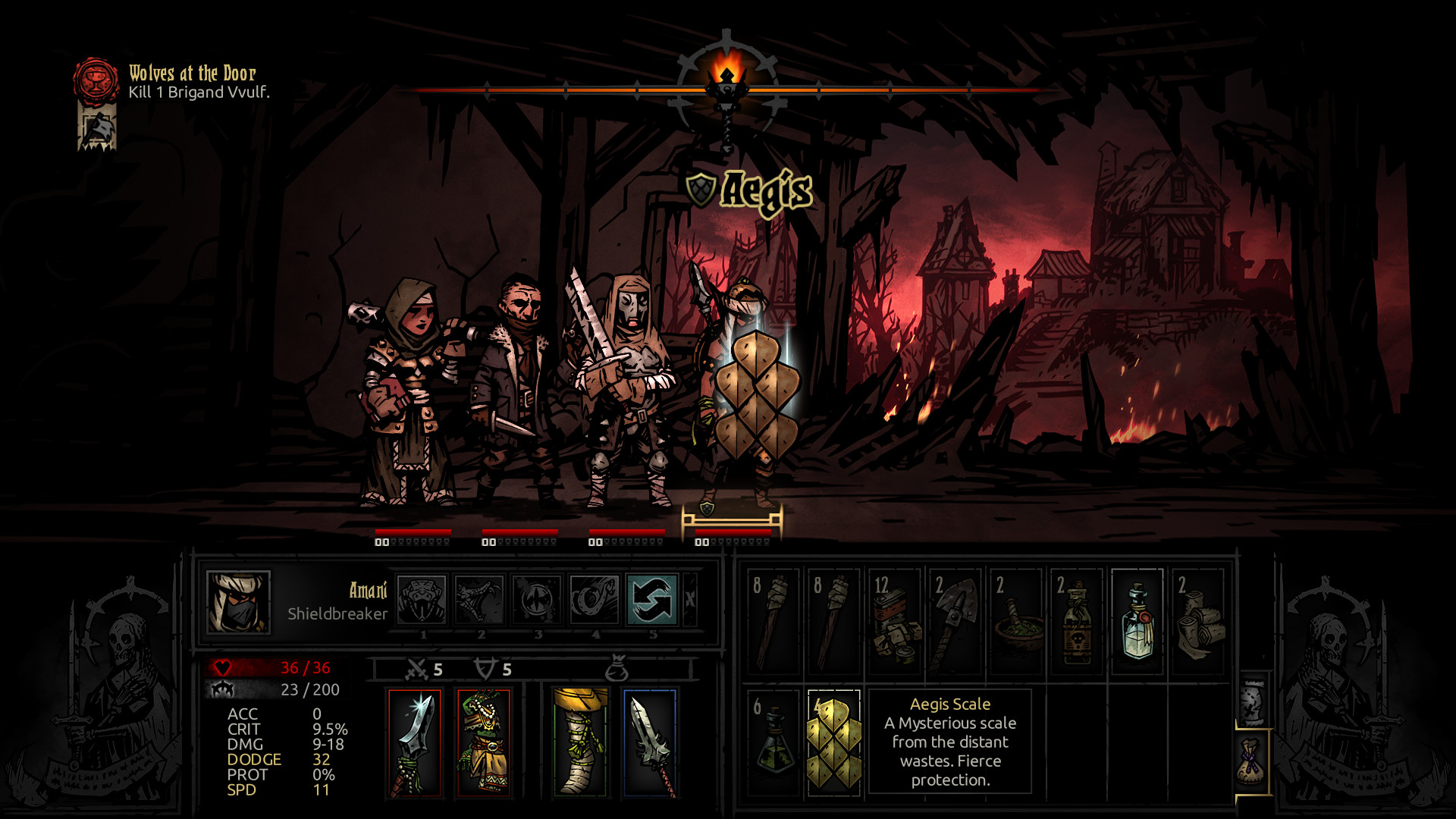Viewport: 1456px width, 819px height.
Task: Open Amani's hero portrait
Action: [x=238, y=602]
